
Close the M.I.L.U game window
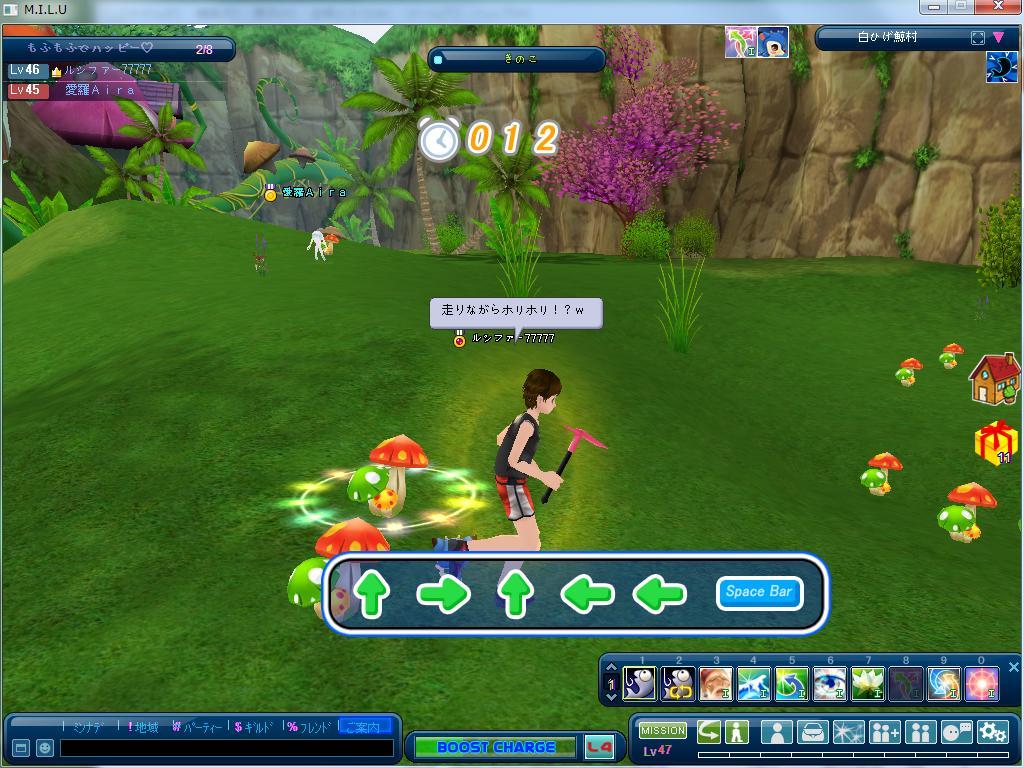pyautogui.click(x=1002, y=7)
